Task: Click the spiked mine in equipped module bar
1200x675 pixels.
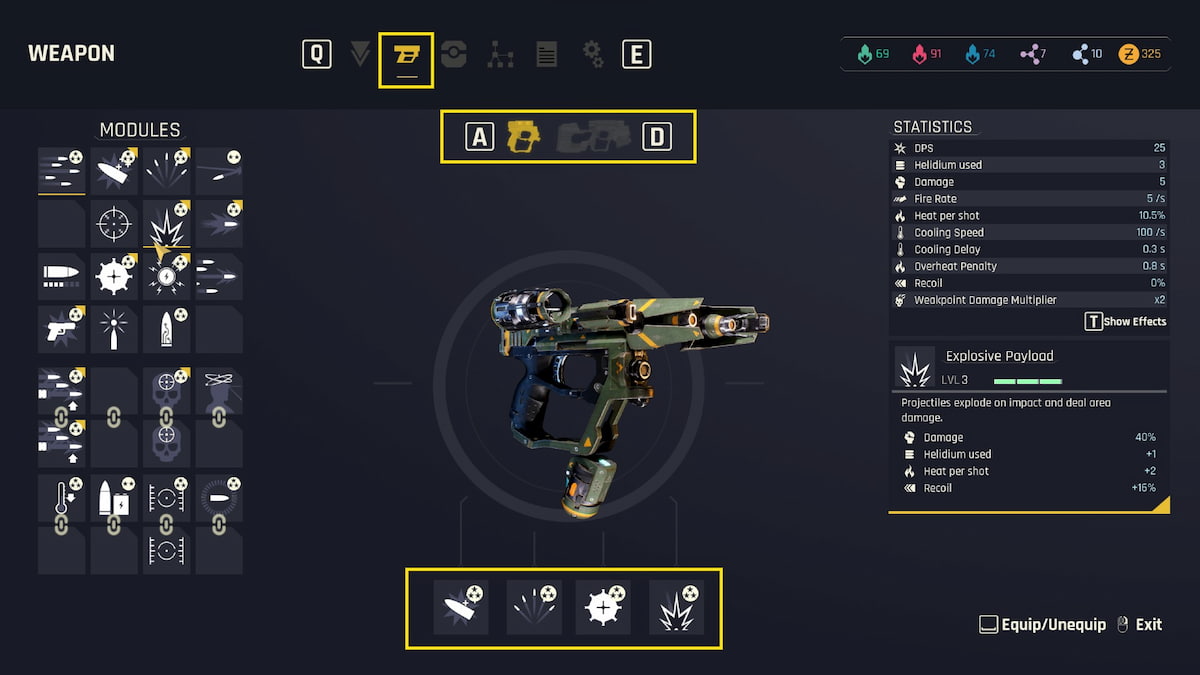Action: click(x=603, y=607)
